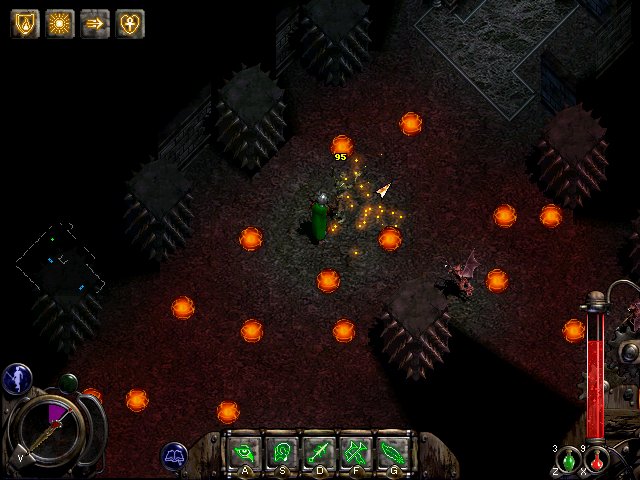Drink the green potion
Image resolution: width=640 pixels, height=480 pixels.
(569, 460)
